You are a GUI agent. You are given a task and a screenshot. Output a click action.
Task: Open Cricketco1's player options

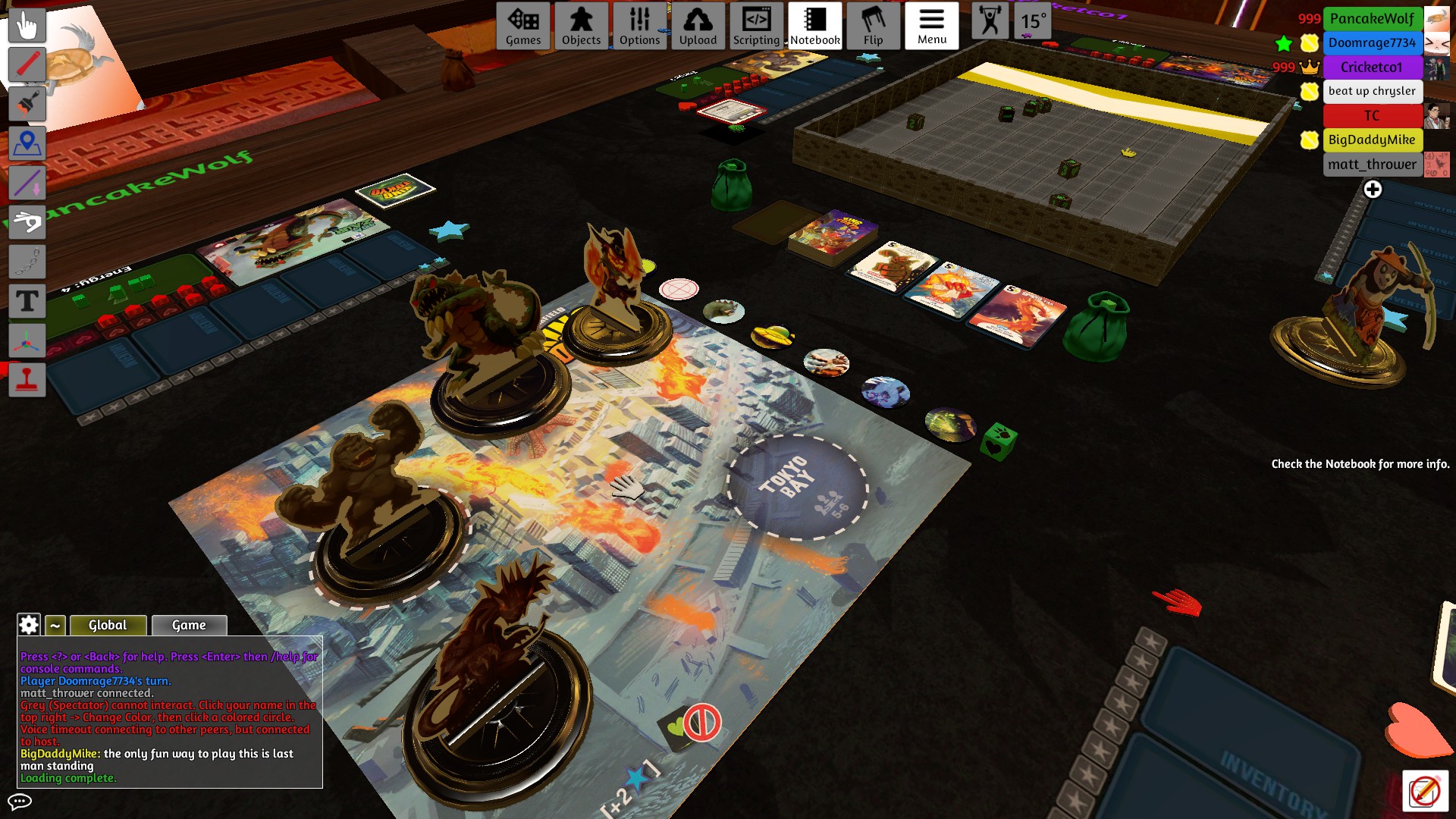pyautogui.click(x=1373, y=67)
